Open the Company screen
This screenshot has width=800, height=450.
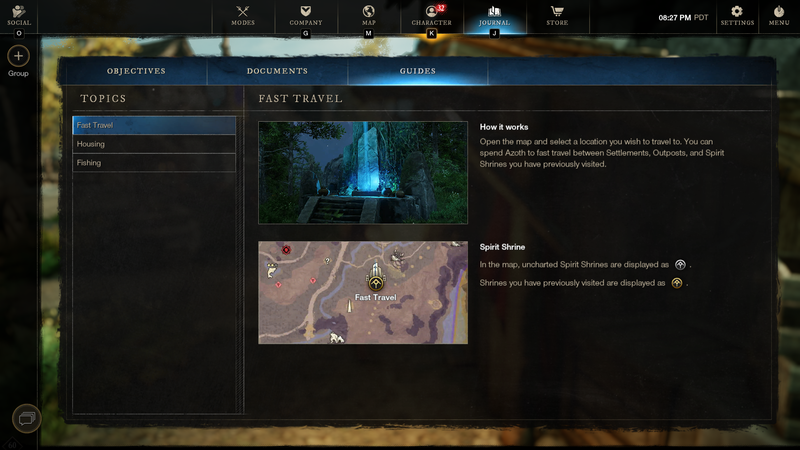305,15
